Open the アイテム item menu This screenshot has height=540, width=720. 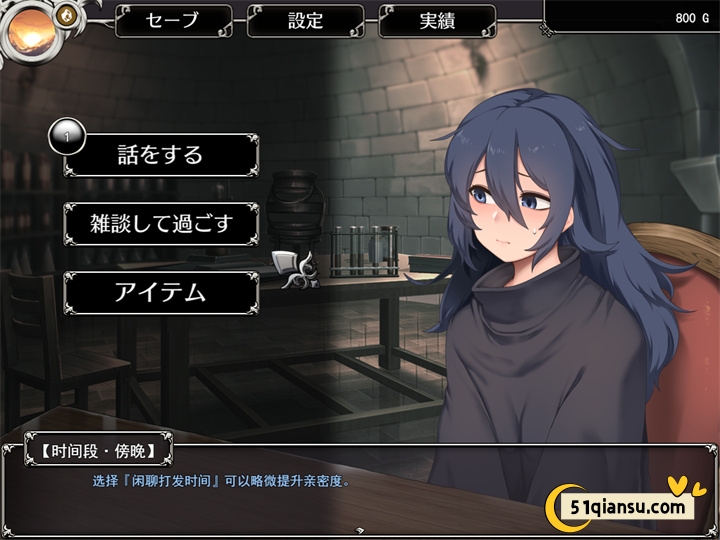(160, 292)
